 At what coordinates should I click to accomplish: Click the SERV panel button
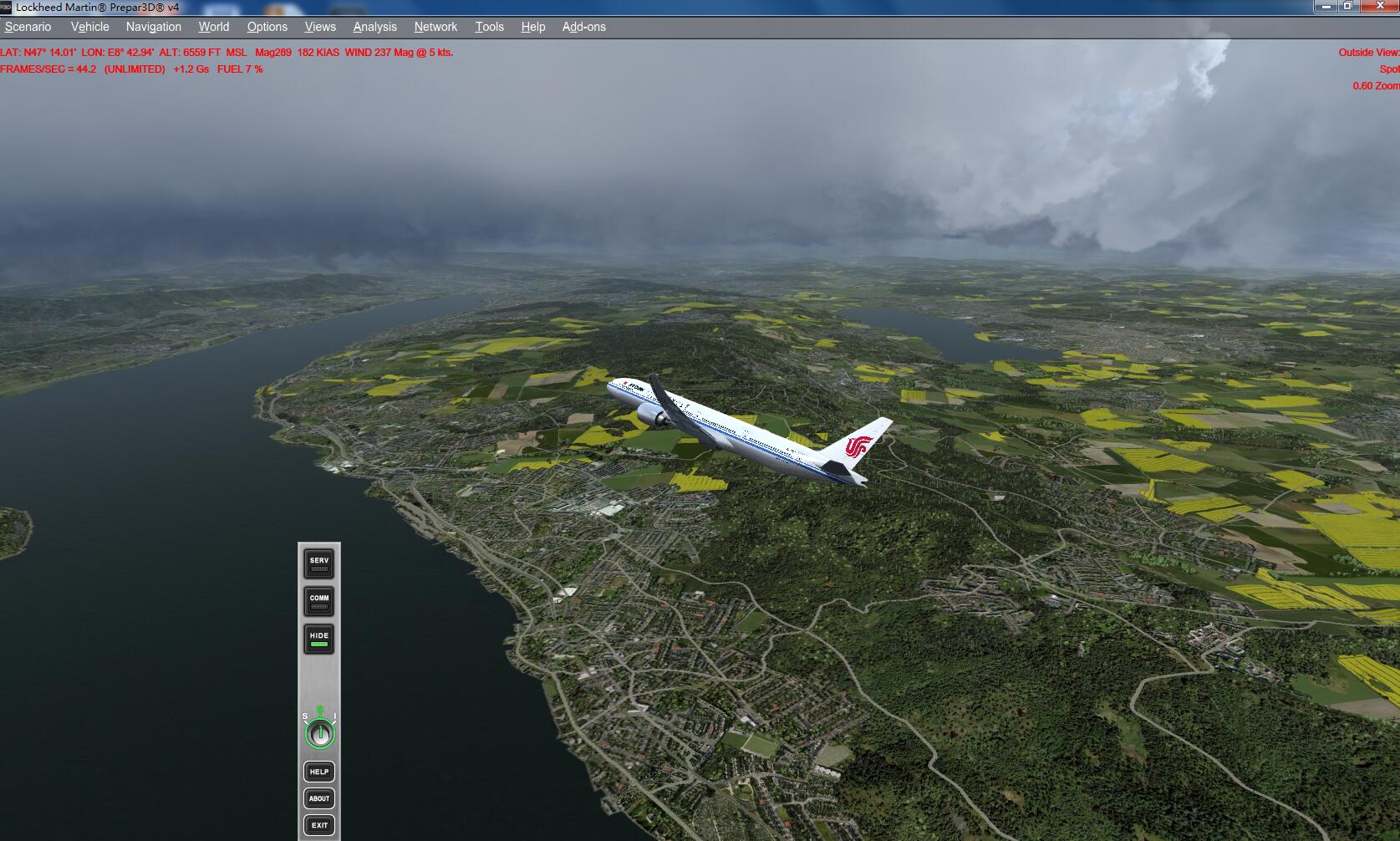click(319, 564)
